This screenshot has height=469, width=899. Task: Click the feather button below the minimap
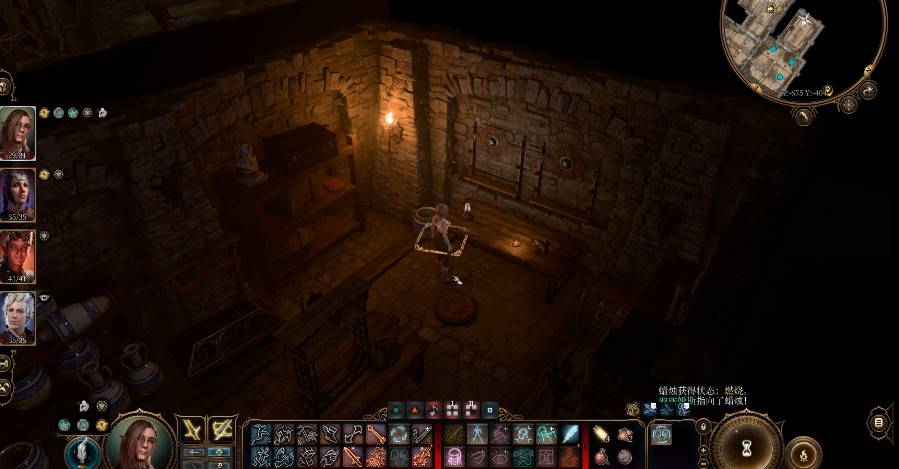pos(803,116)
